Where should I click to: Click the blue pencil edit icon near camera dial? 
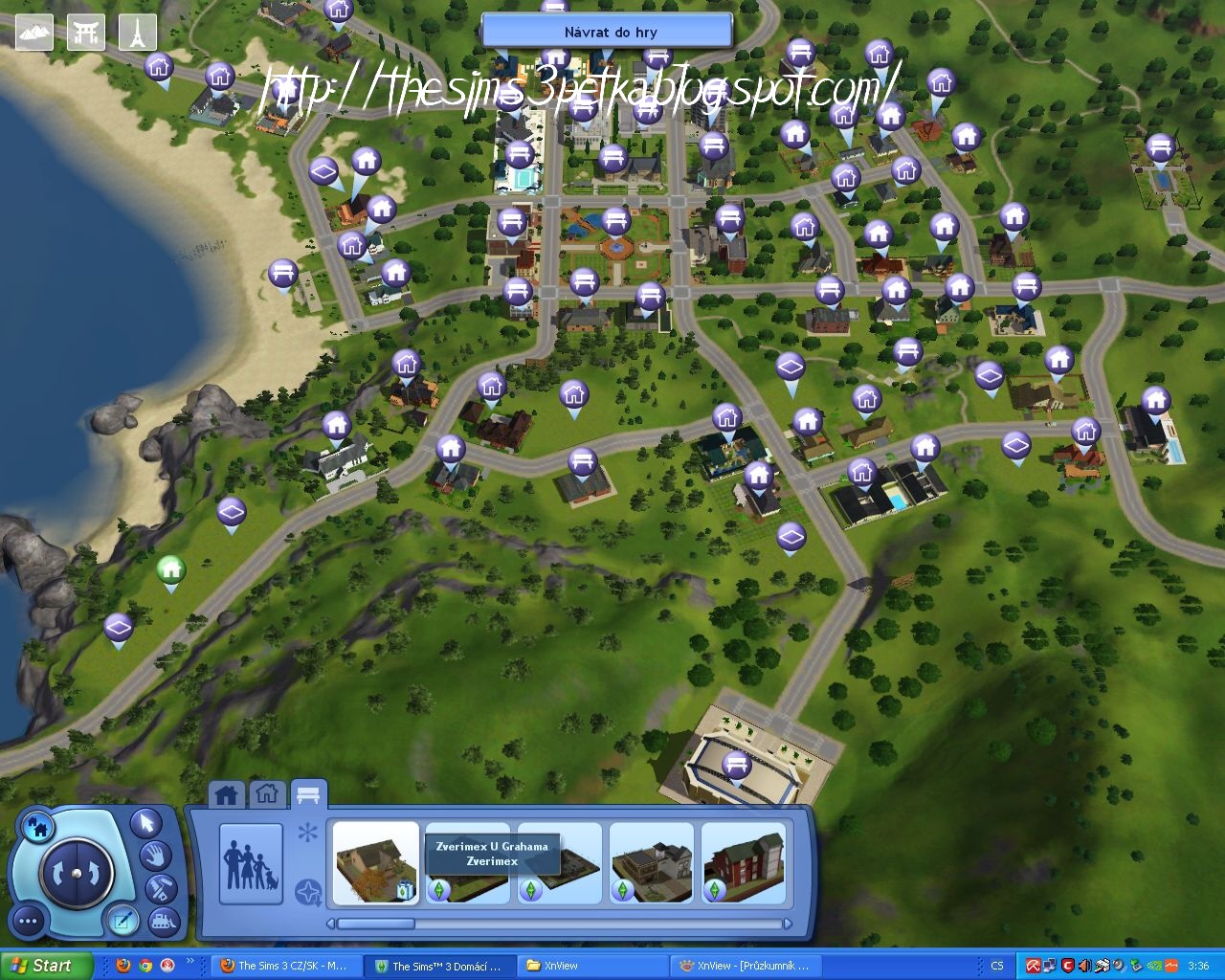(x=122, y=921)
